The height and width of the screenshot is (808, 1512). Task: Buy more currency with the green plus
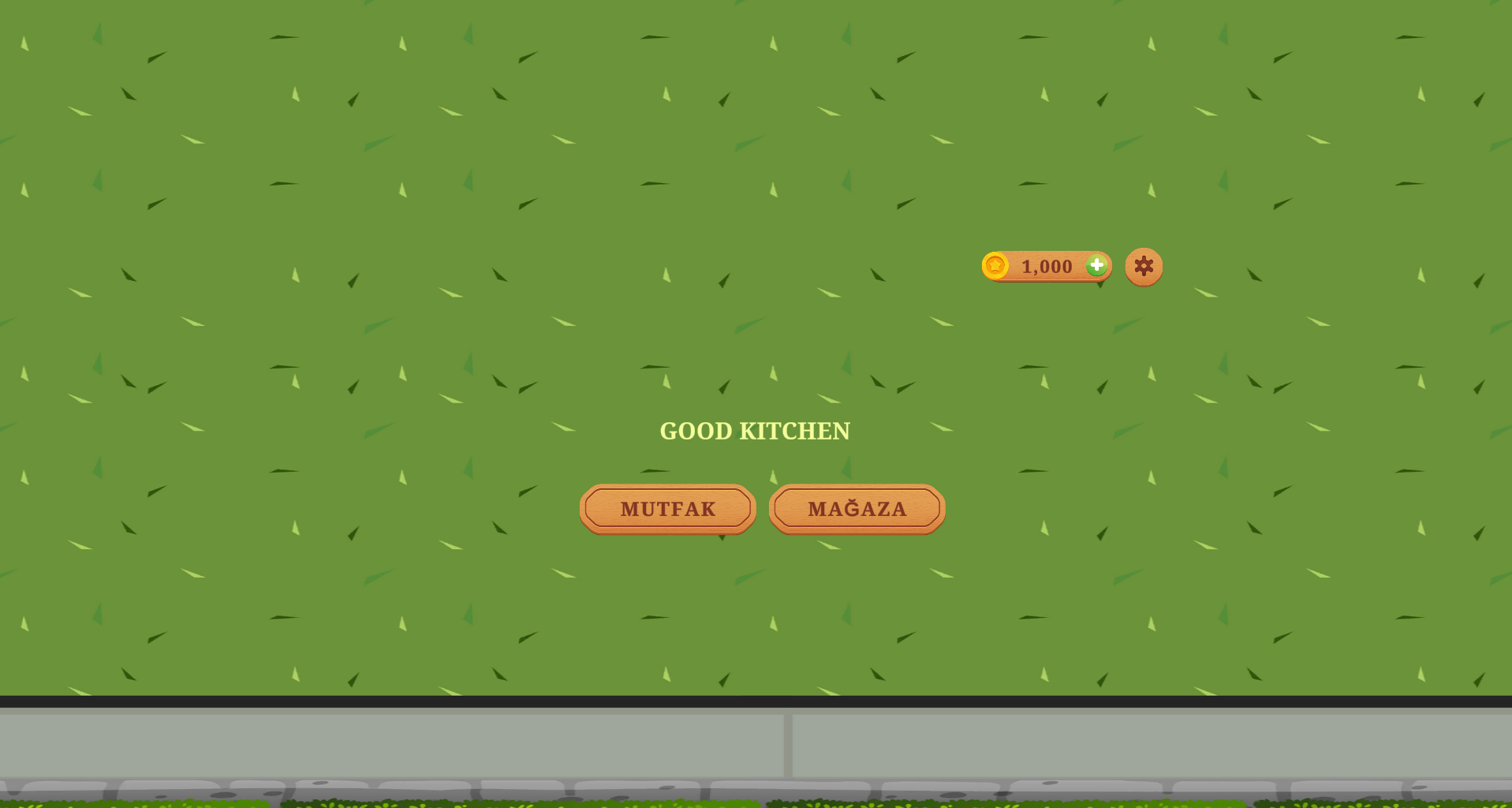(1096, 266)
